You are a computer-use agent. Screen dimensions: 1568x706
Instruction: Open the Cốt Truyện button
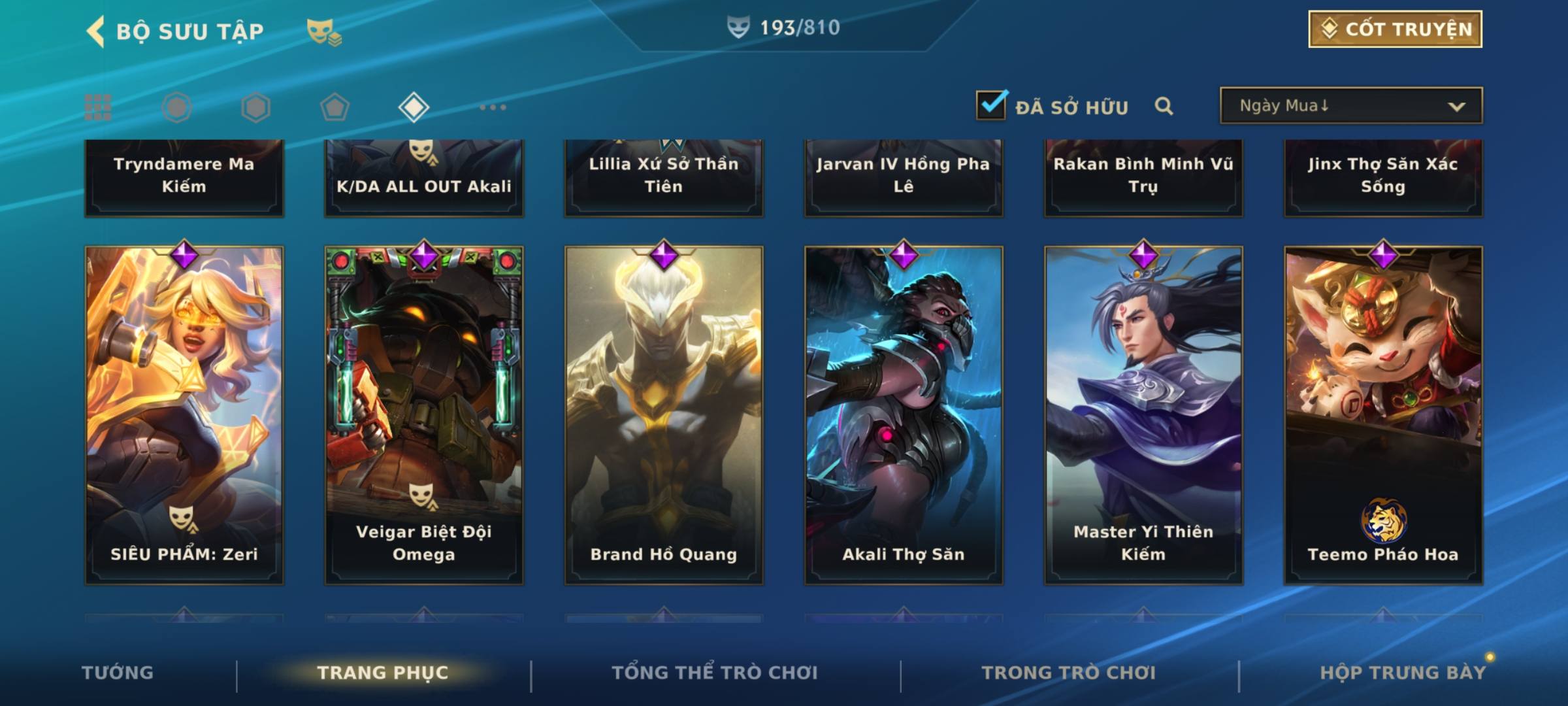pyautogui.click(x=1395, y=29)
